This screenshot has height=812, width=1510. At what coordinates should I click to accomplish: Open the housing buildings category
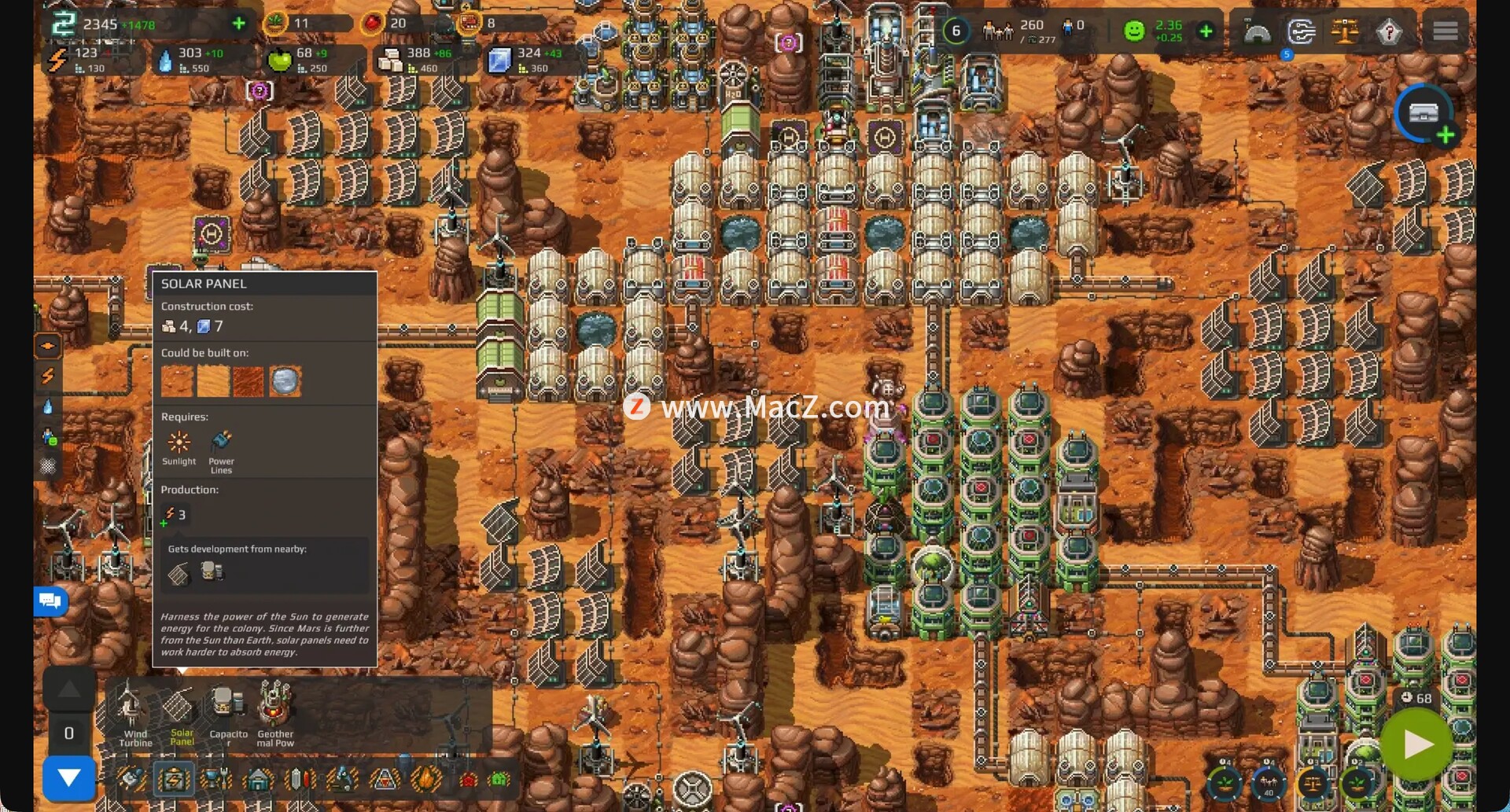click(258, 780)
